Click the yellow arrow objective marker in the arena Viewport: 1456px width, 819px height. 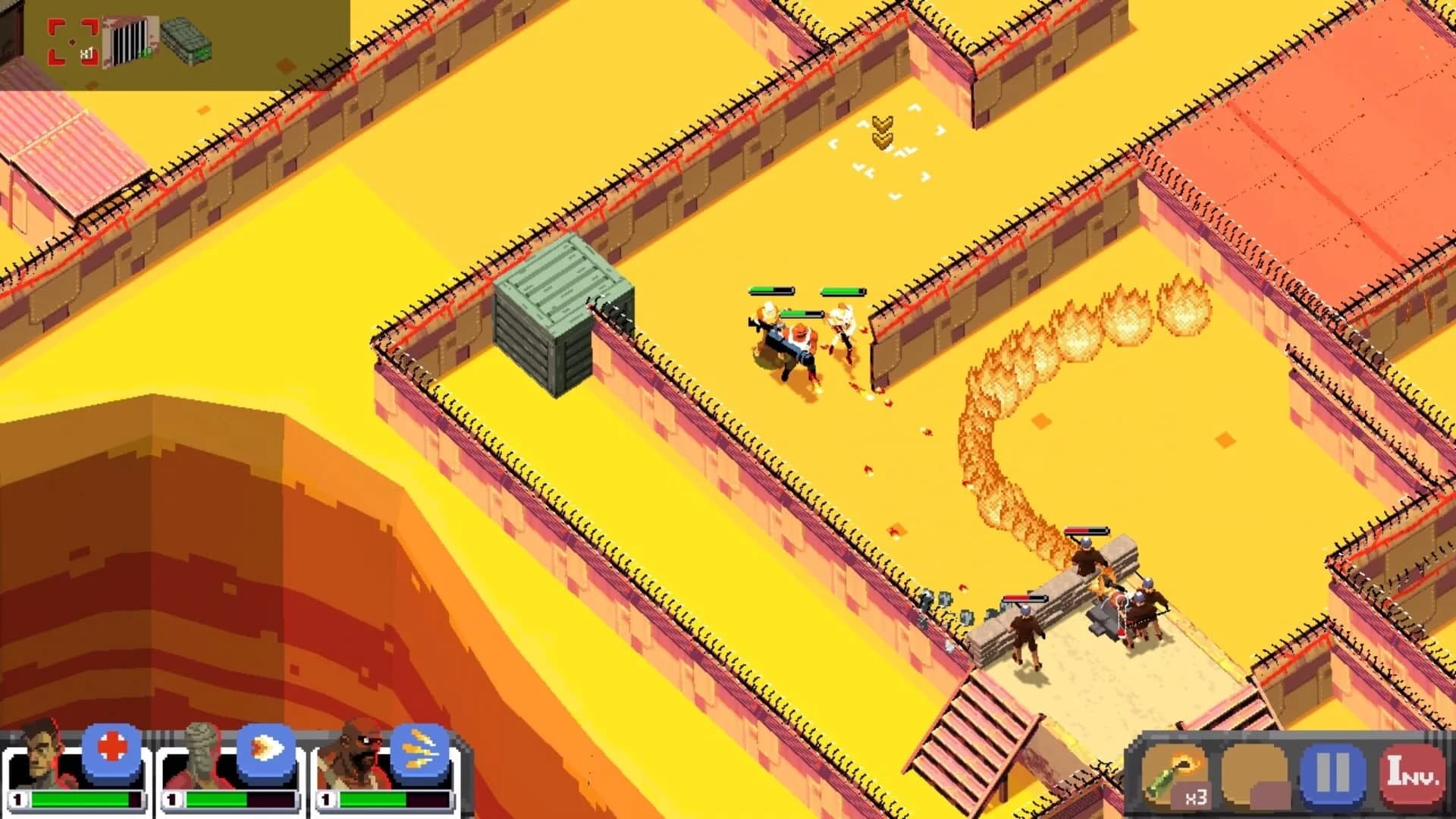point(883,133)
